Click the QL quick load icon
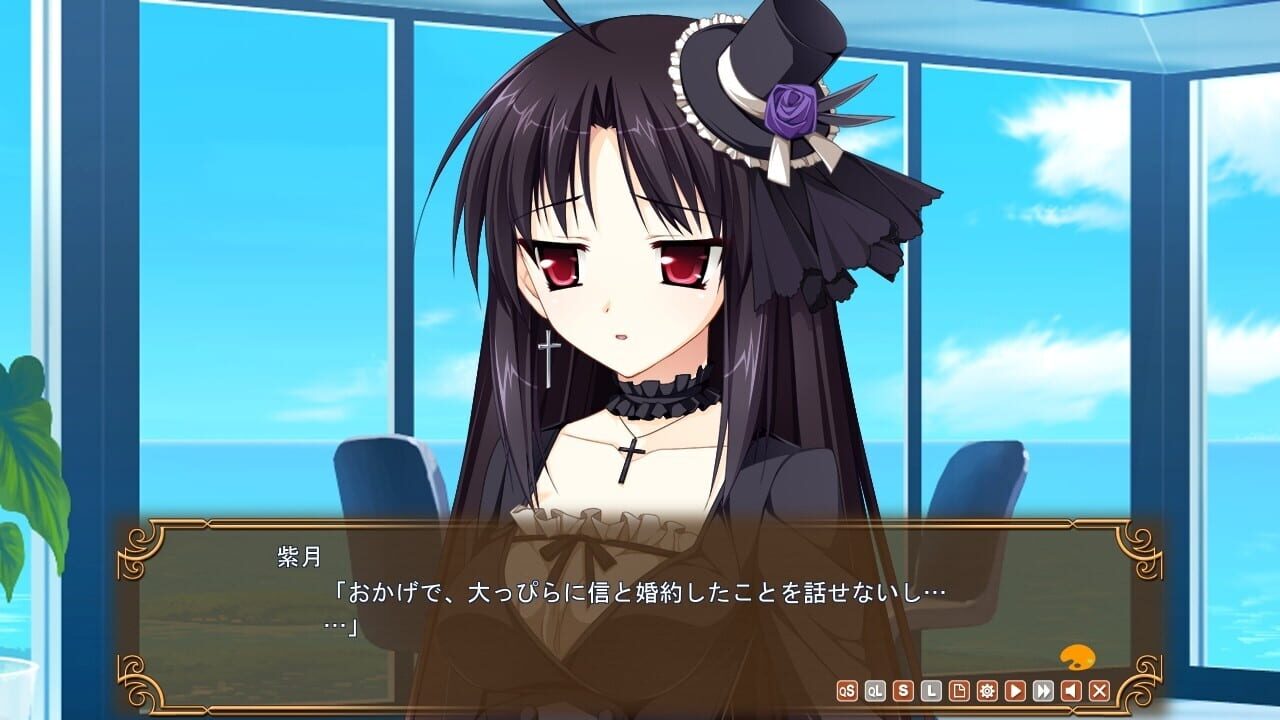Screen dimensions: 1280x720 click(x=875, y=690)
